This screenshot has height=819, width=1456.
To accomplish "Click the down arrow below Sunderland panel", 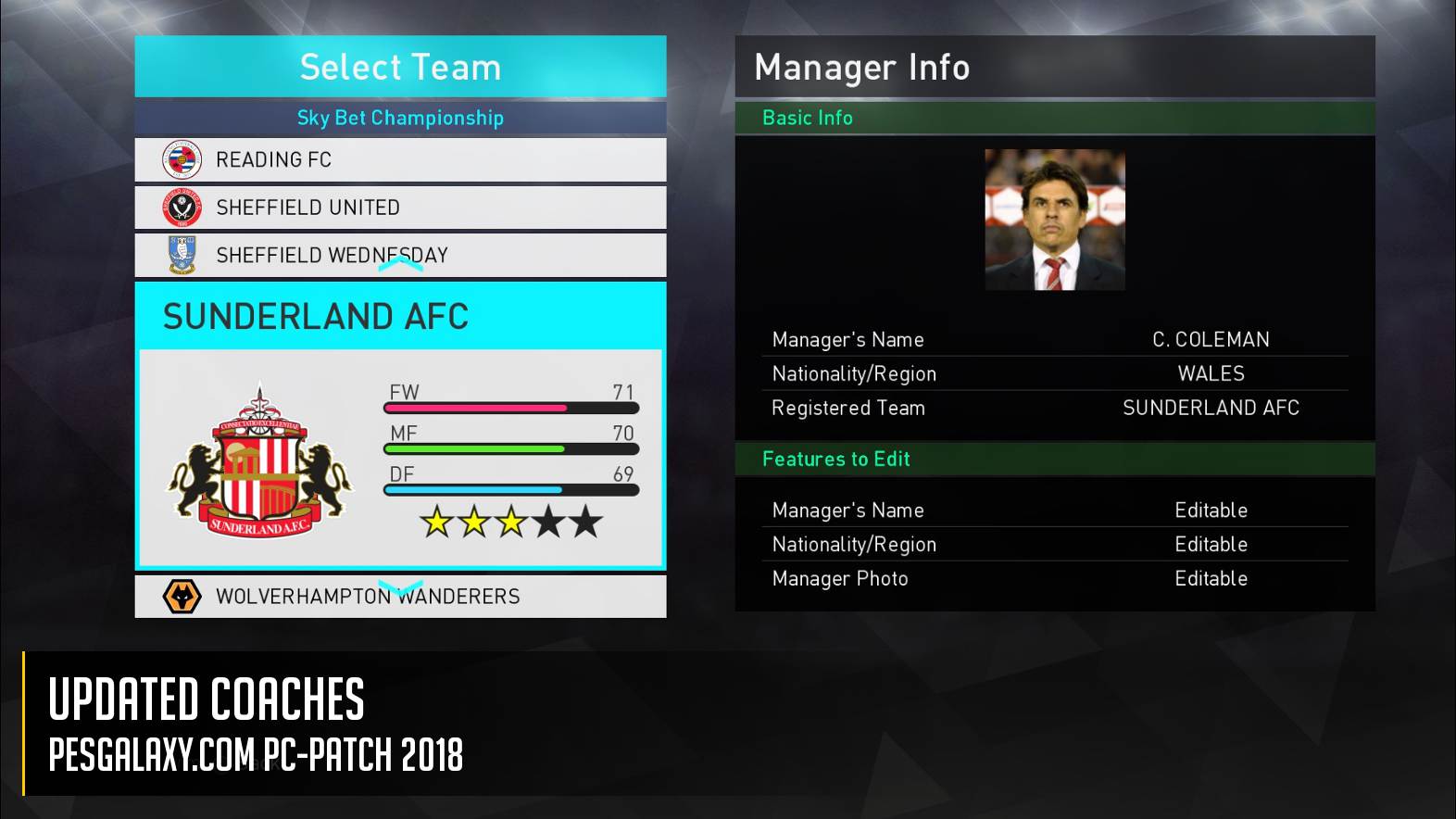I will coord(400,587).
